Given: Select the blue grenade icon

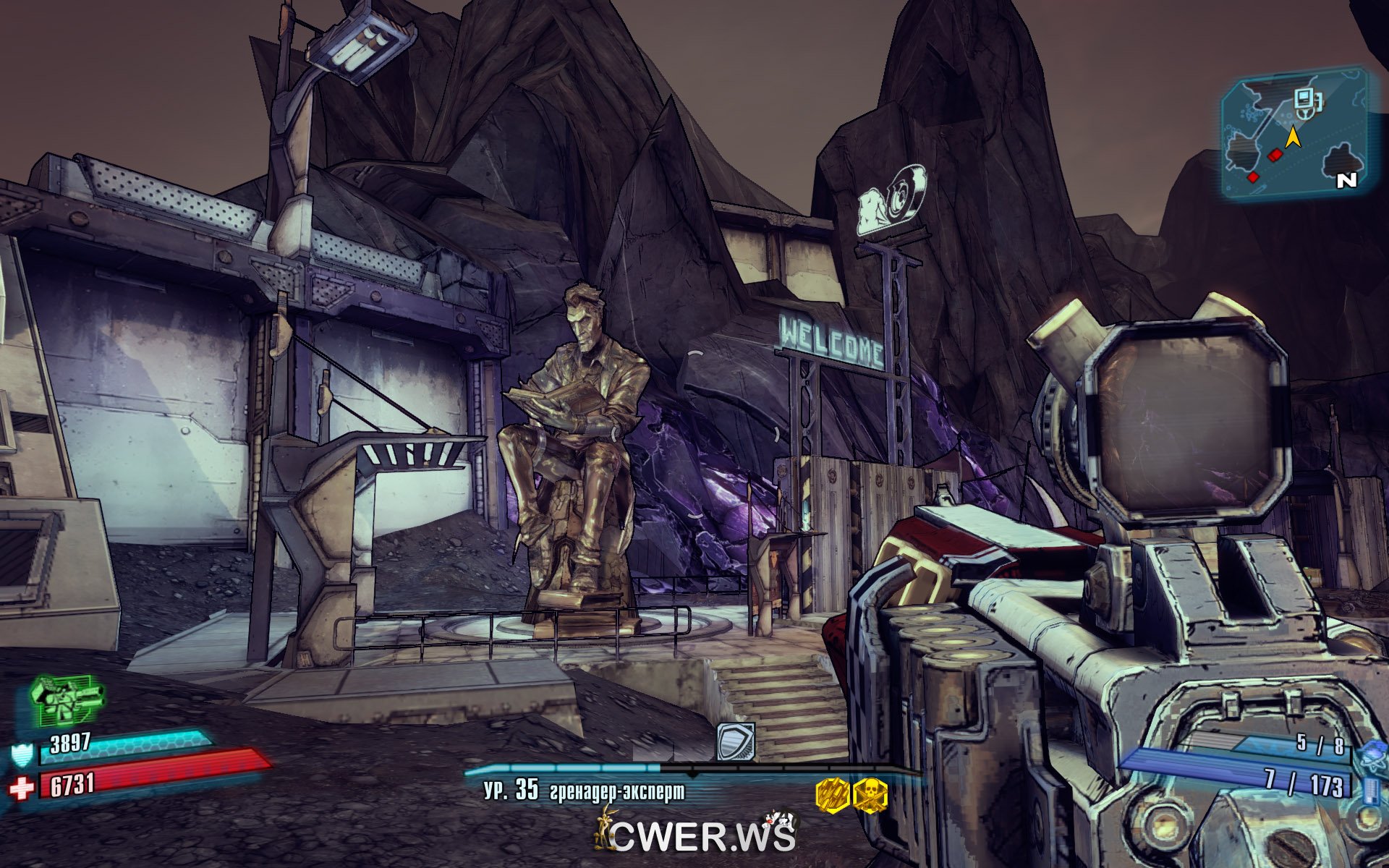Looking at the screenshot, I should point(1372,757).
